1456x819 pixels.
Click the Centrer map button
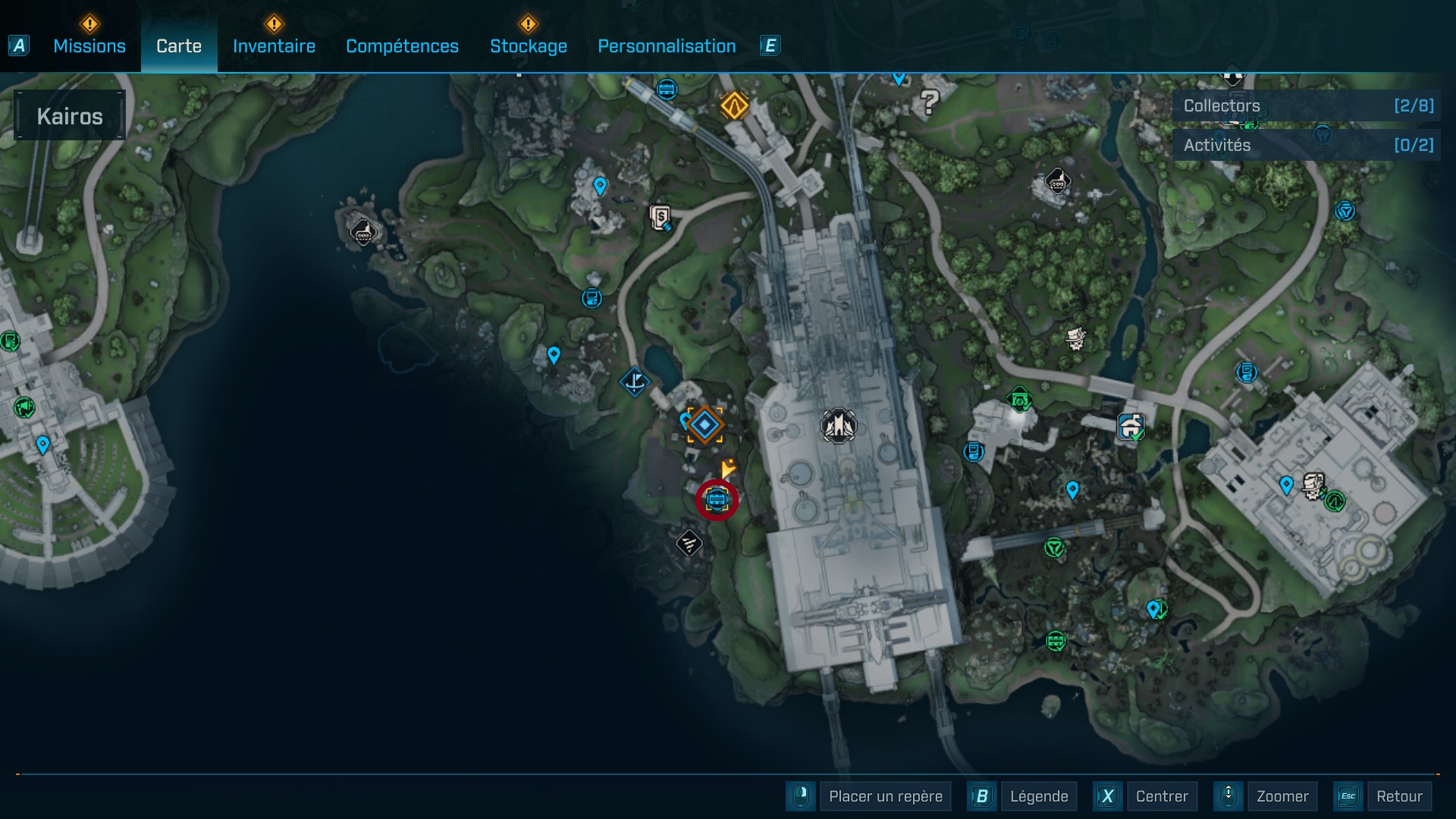[1161, 796]
